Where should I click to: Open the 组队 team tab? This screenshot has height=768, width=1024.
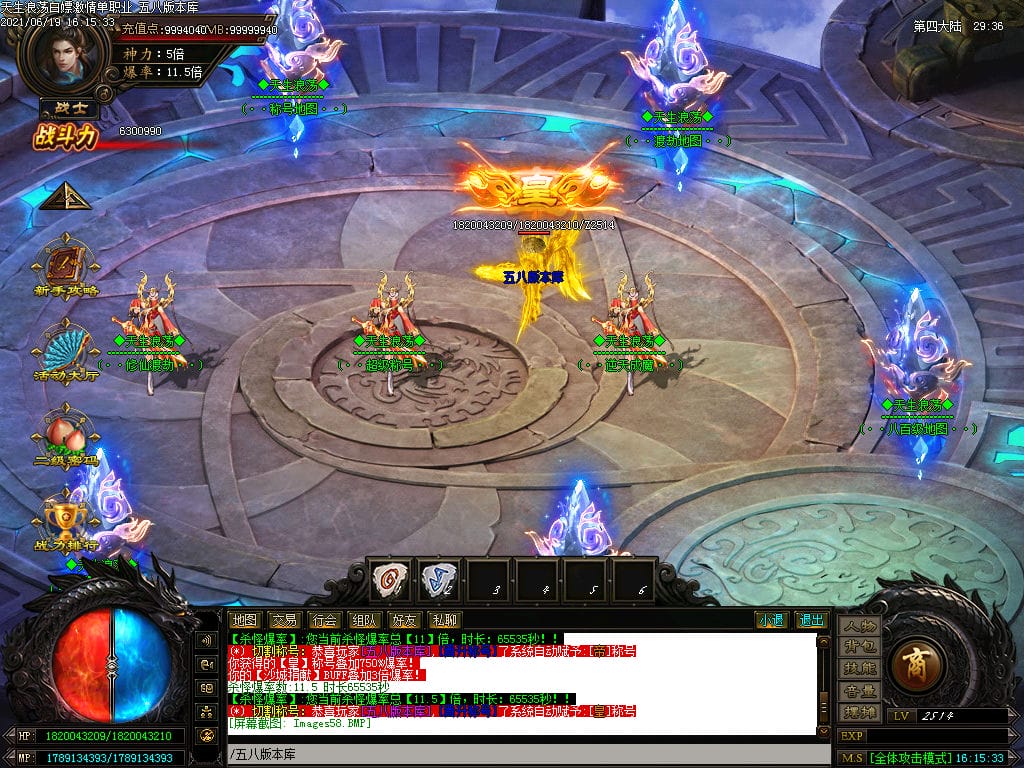point(362,620)
